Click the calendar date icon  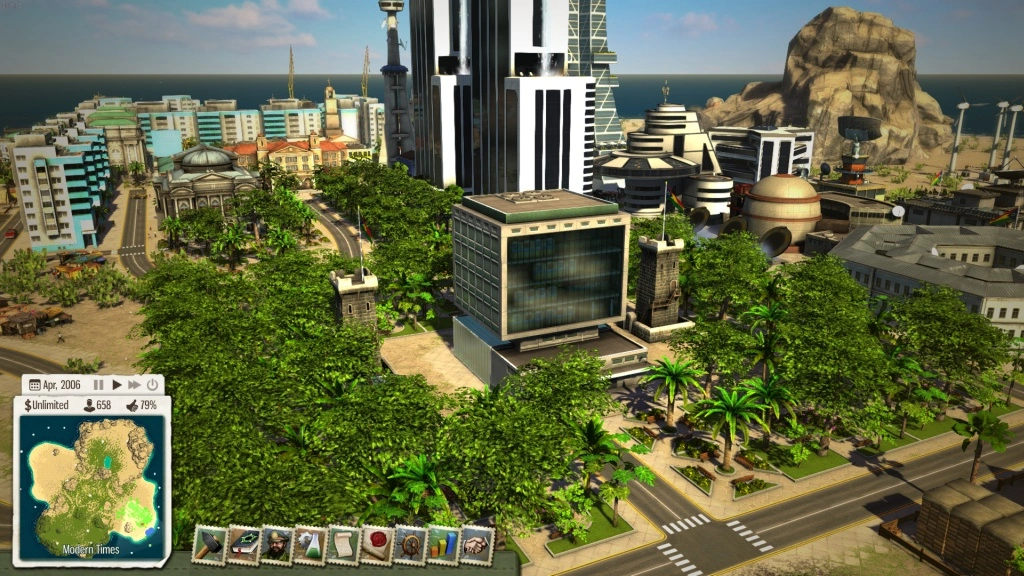point(35,384)
